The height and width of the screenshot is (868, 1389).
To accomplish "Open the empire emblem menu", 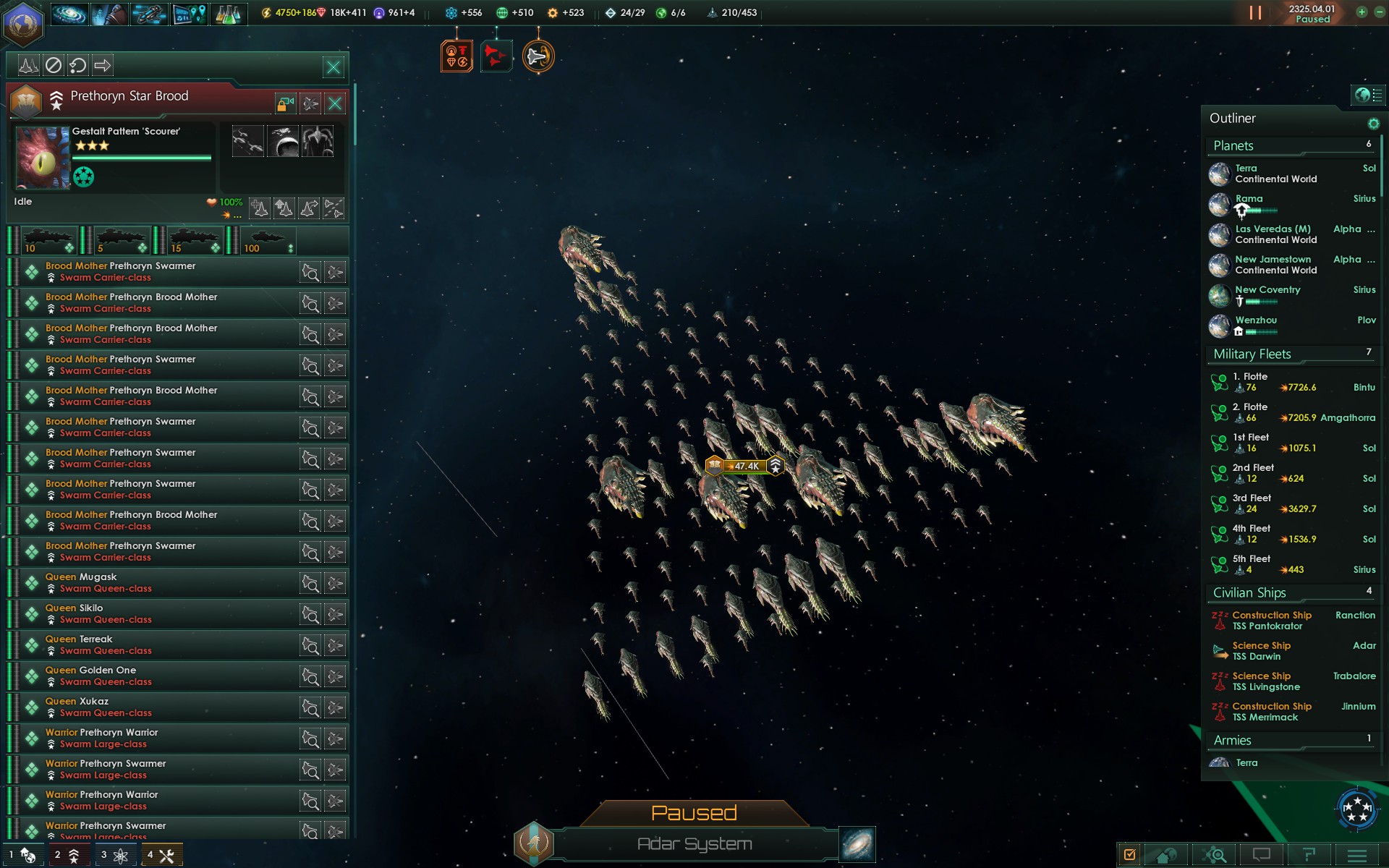I will coord(22,22).
